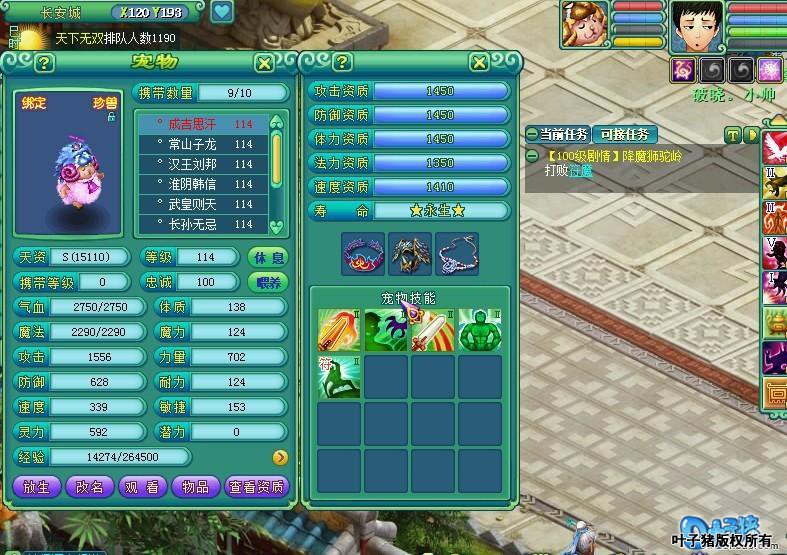Screen dimensions: 787x555
Task: Click the yellow arrow beside experience bar
Action: 279,458
